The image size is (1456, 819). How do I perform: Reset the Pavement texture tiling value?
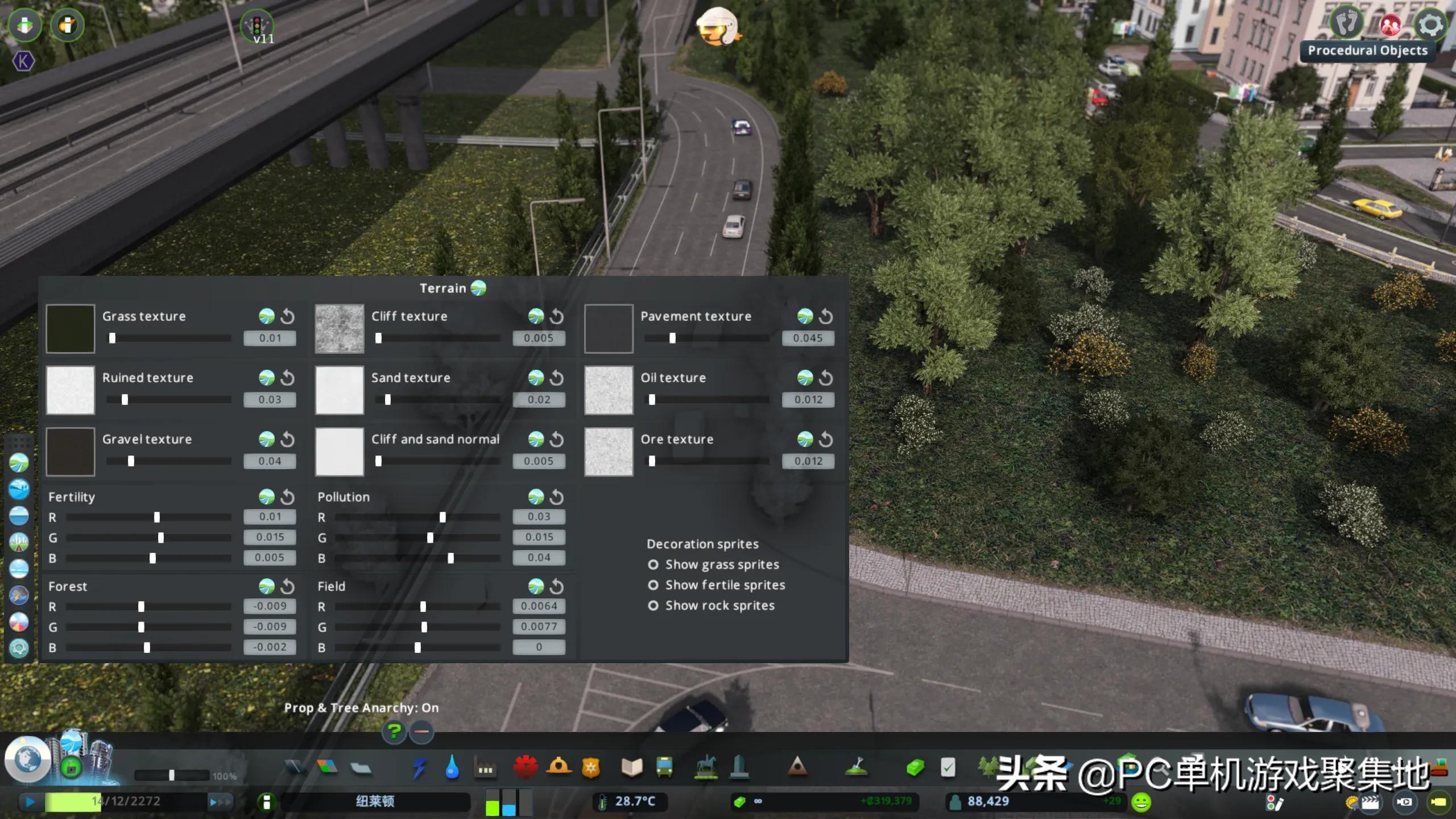pyautogui.click(x=826, y=316)
